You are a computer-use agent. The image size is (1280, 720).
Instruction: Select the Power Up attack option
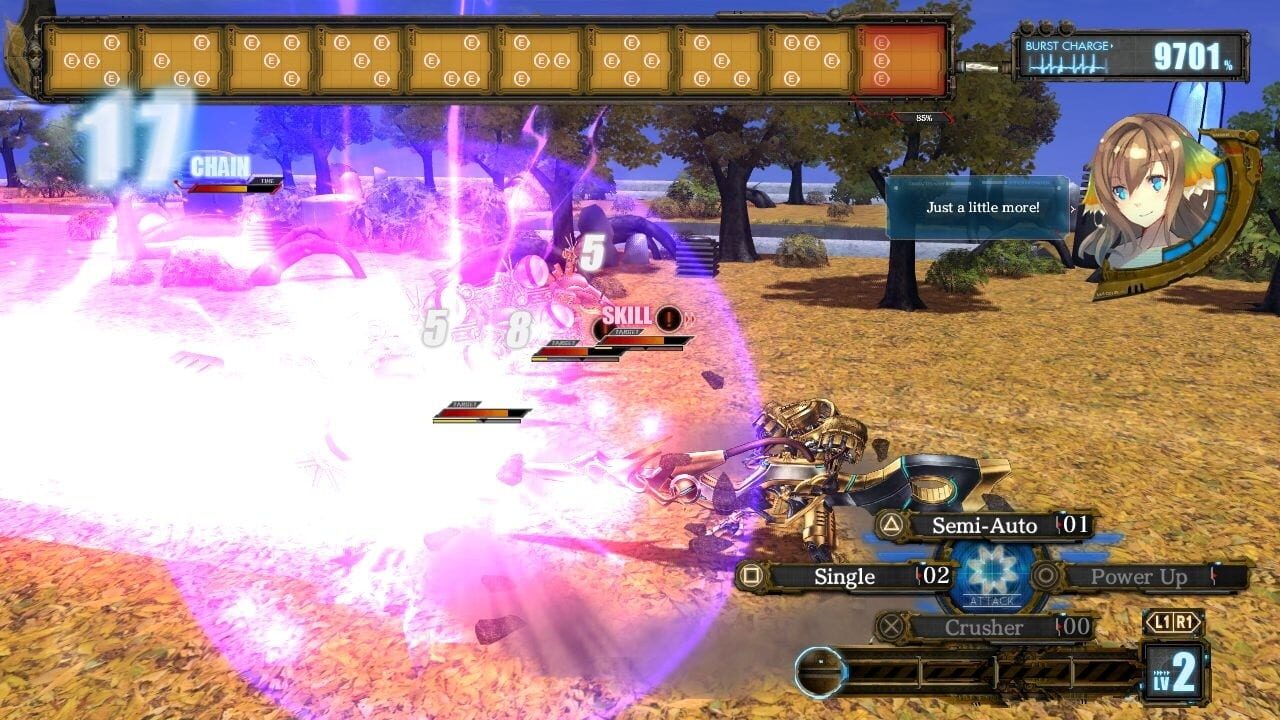click(1141, 576)
